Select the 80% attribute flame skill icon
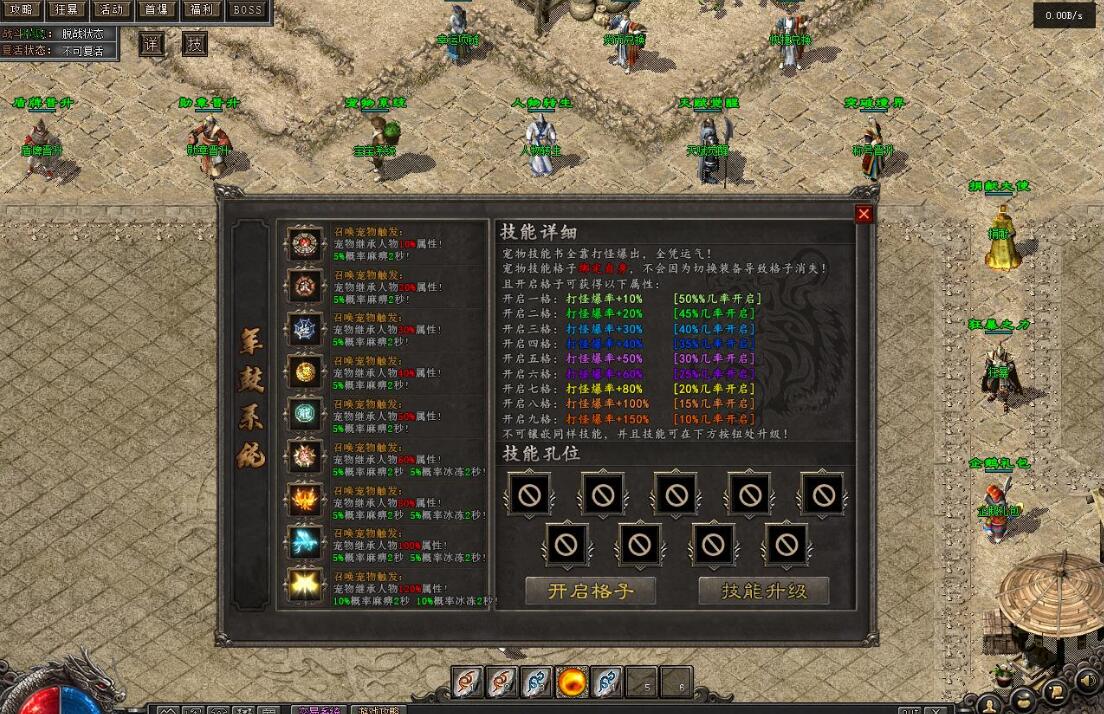1104x714 pixels. click(x=305, y=499)
